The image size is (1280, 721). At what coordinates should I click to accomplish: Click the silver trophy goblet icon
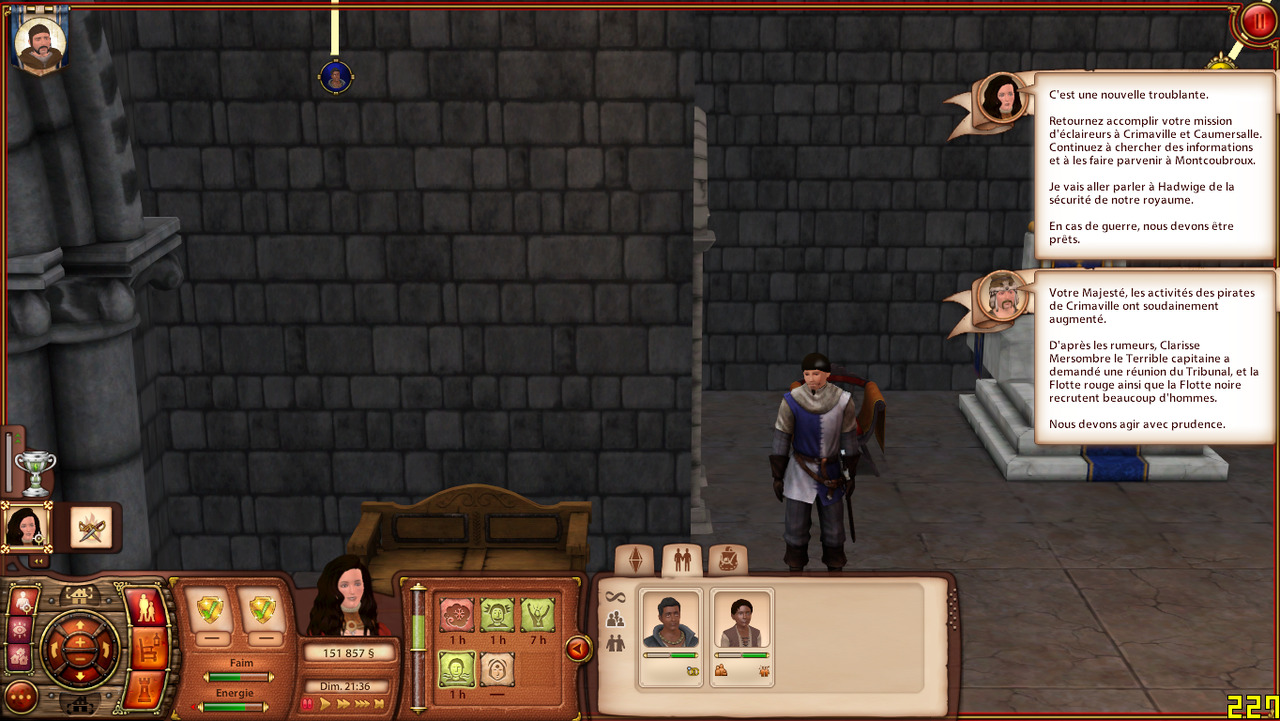click(35, 471)
